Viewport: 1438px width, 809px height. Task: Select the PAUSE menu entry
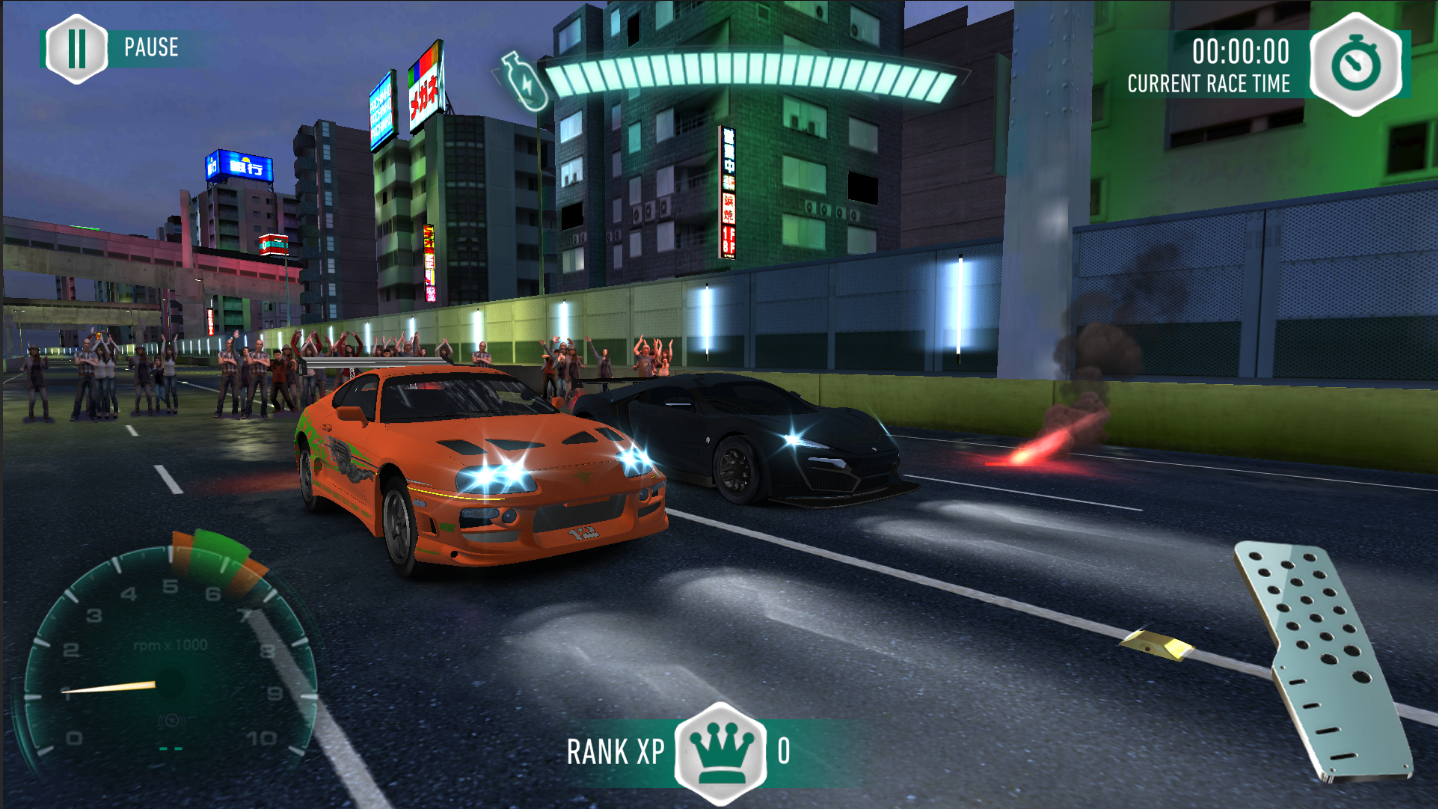click(150, 46)
